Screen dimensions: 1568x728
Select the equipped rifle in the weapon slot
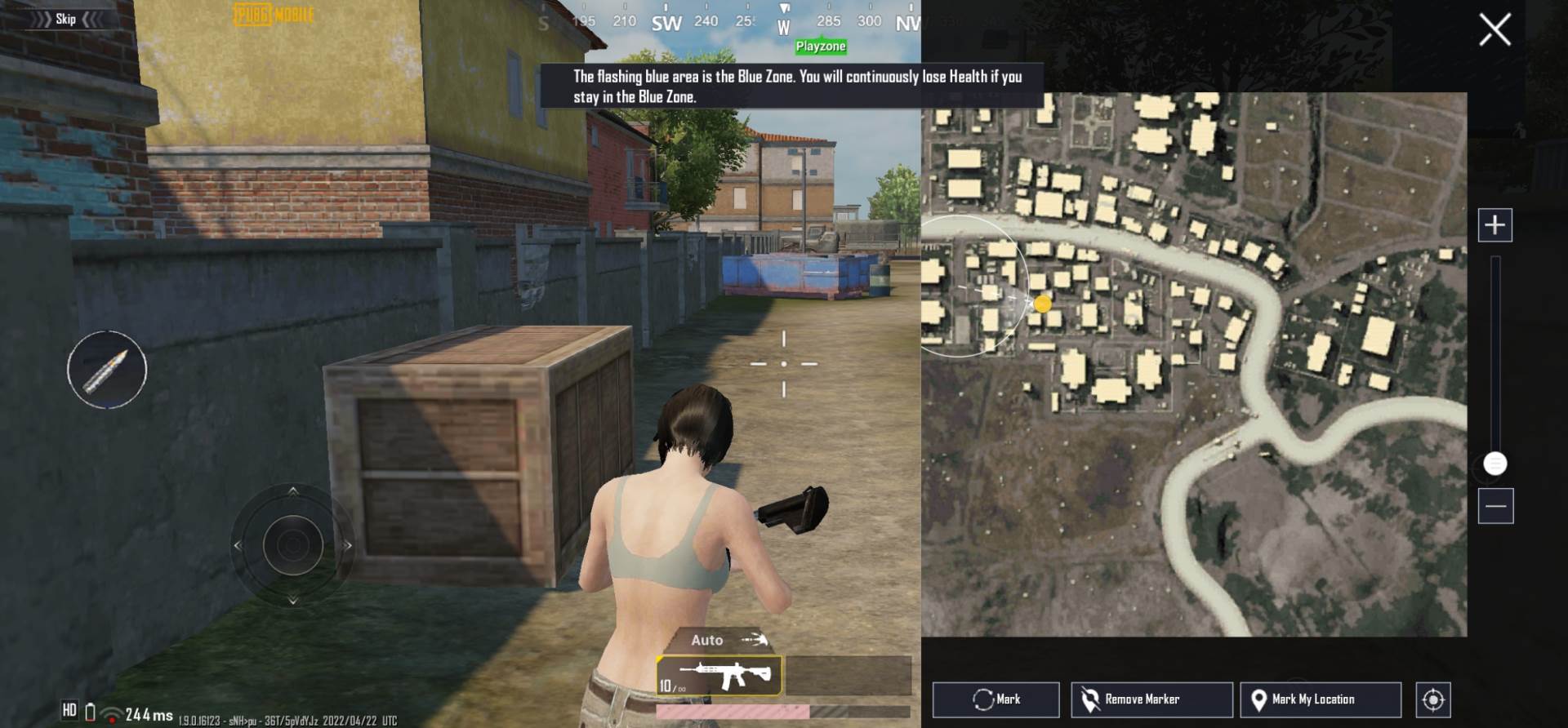click(x=721, y=675)
